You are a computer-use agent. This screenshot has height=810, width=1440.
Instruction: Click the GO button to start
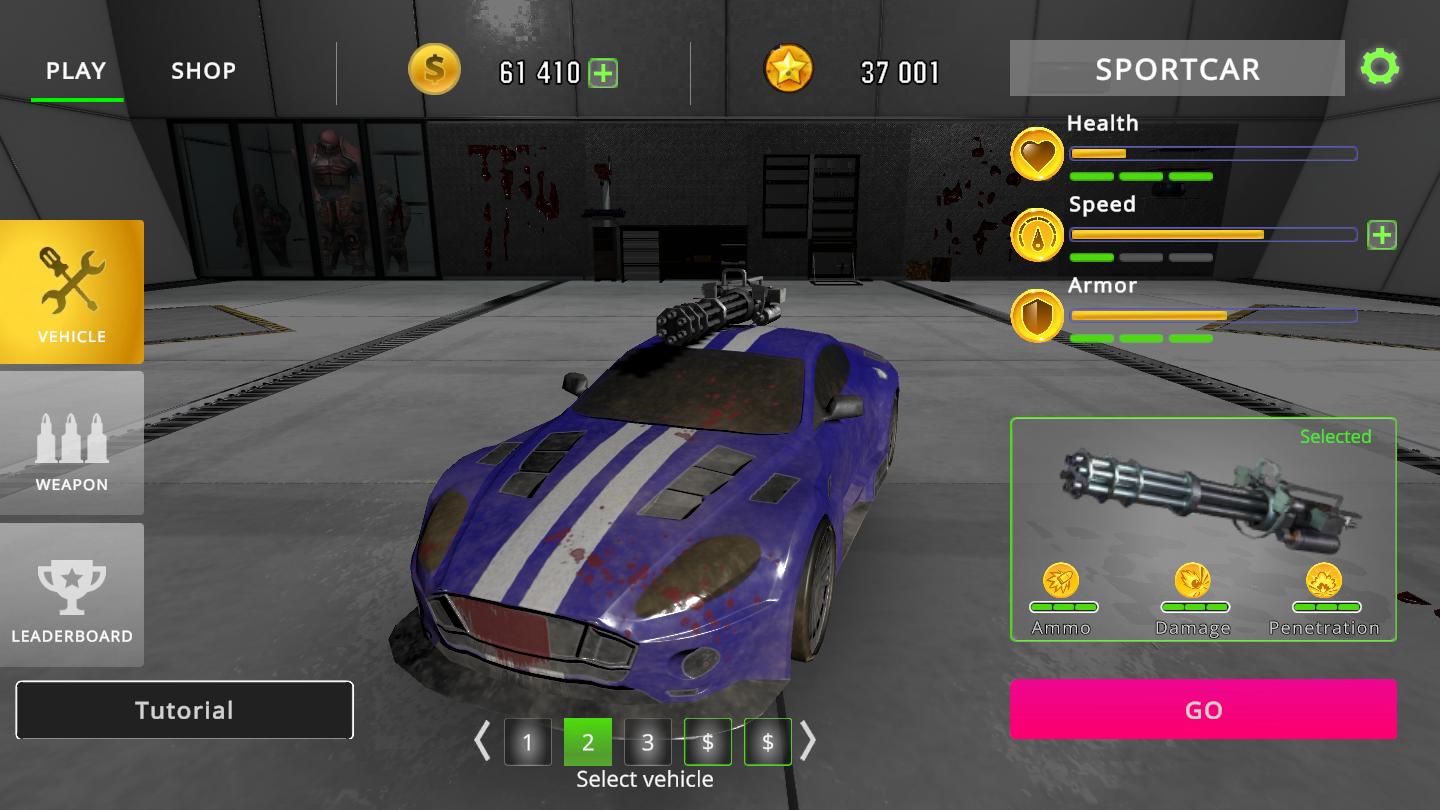[1203, 709]
